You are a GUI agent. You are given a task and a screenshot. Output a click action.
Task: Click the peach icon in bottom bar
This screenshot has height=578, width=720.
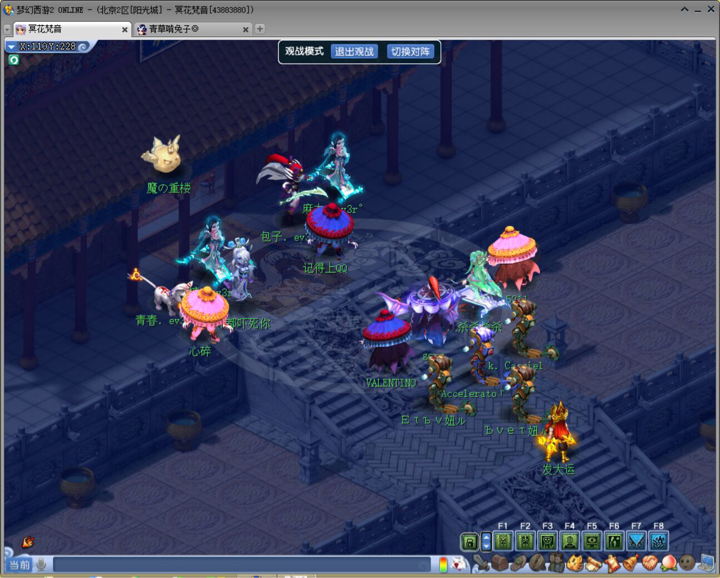(x=667, y=564)
